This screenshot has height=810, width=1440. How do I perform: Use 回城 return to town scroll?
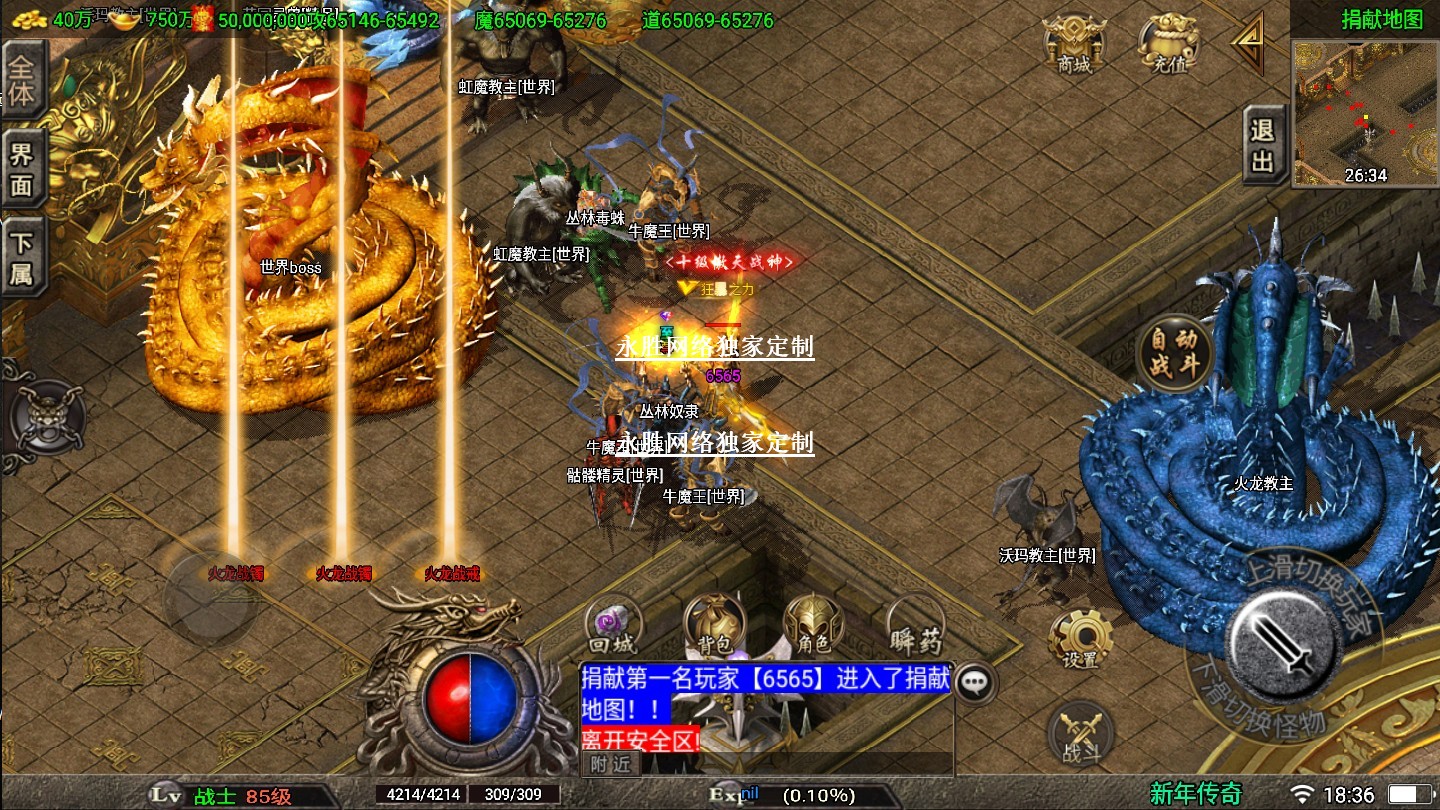click(x=612, y=625)
